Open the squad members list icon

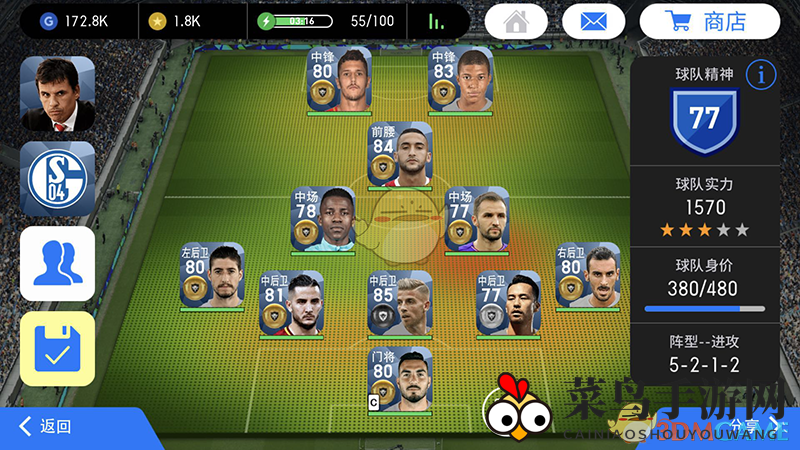[57, 264]
